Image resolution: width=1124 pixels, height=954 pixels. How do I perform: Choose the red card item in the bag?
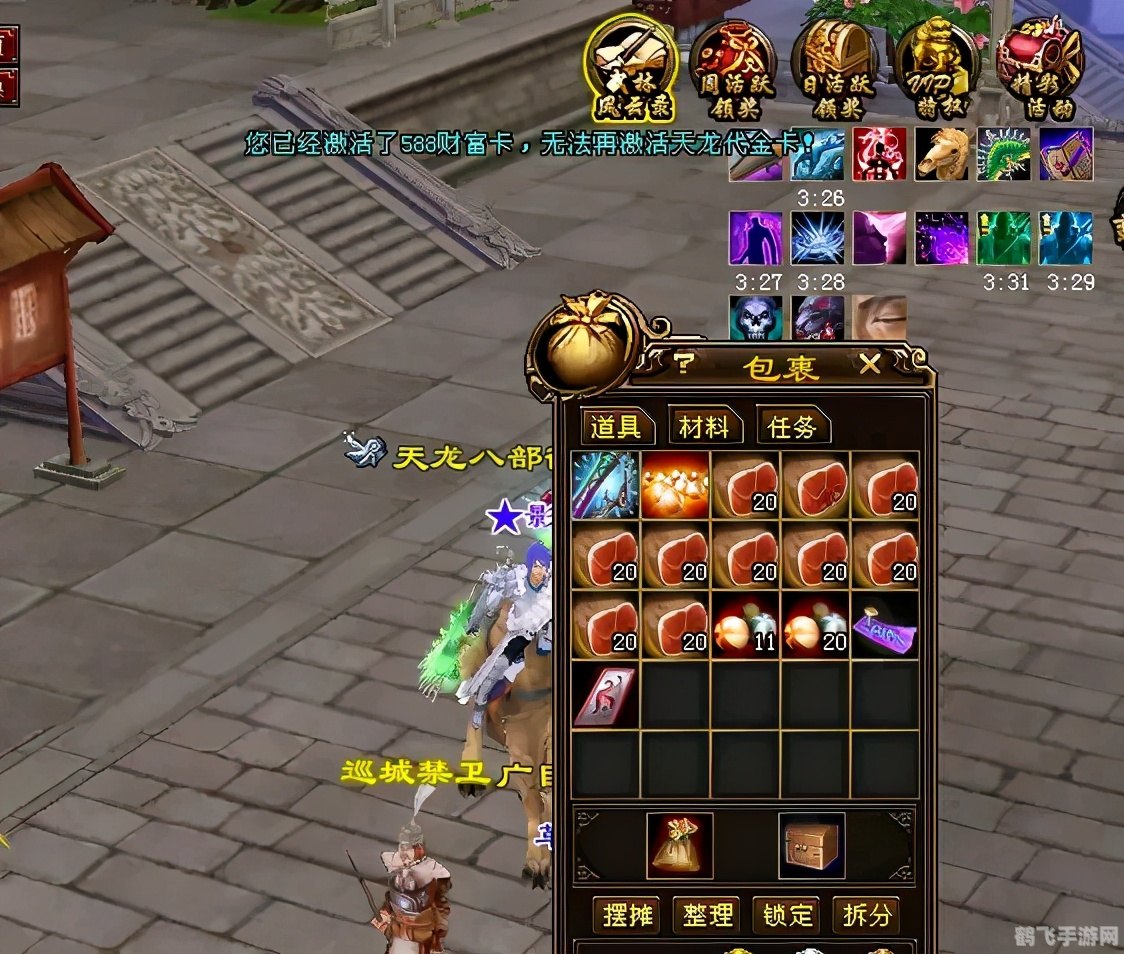606,695
